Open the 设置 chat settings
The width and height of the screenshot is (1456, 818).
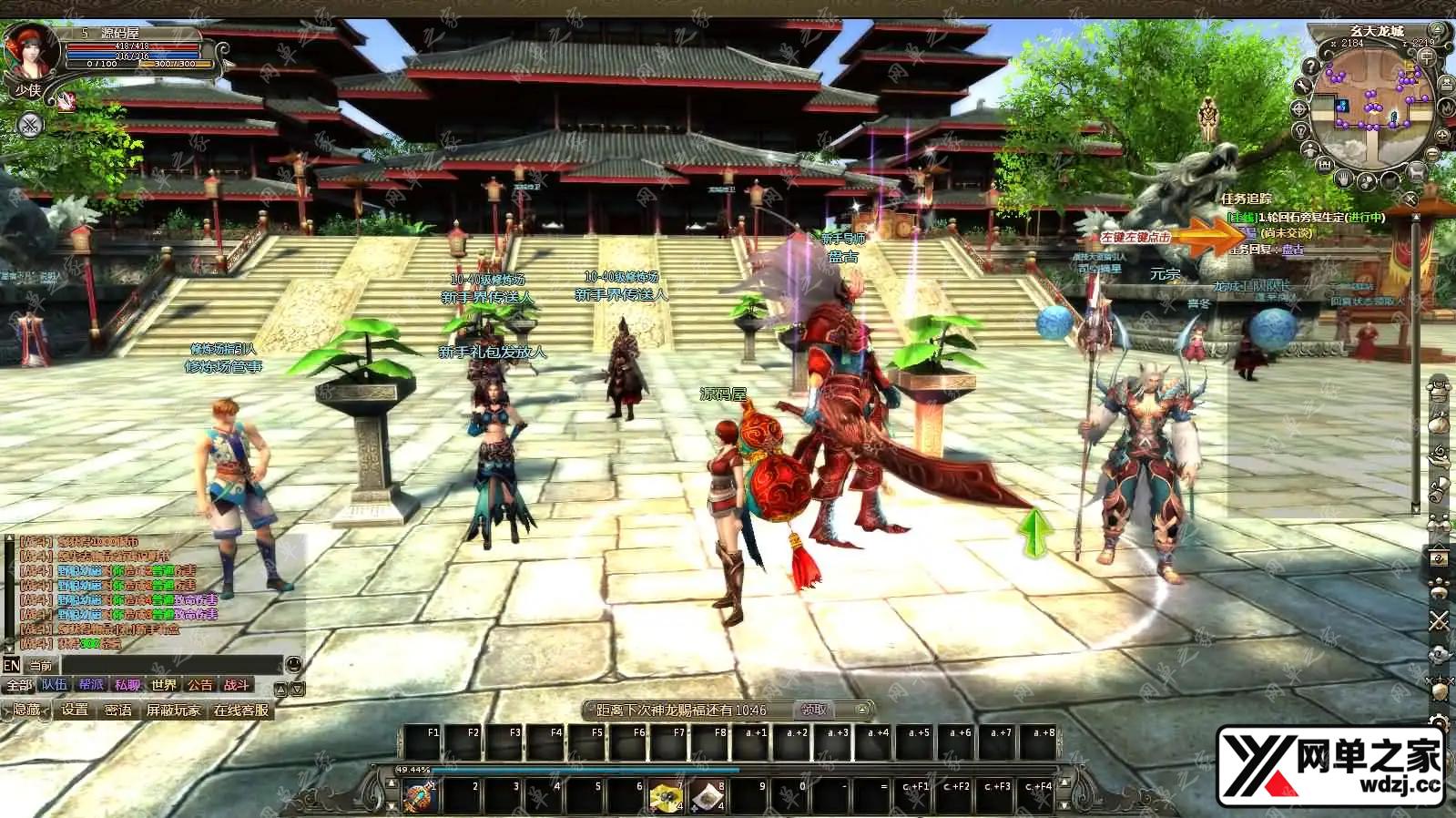pyautogui.click(x=75, y=710)
